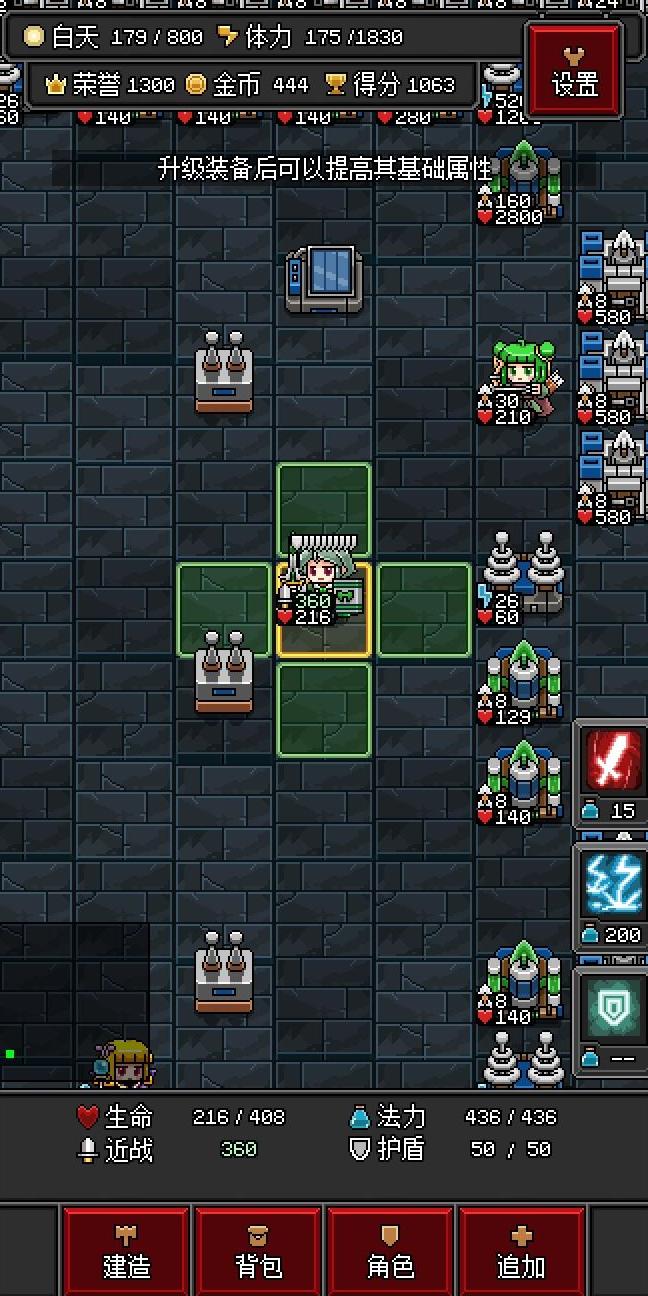
Task: Tap the 追加 add button
Action: (x=521, y=1252)
